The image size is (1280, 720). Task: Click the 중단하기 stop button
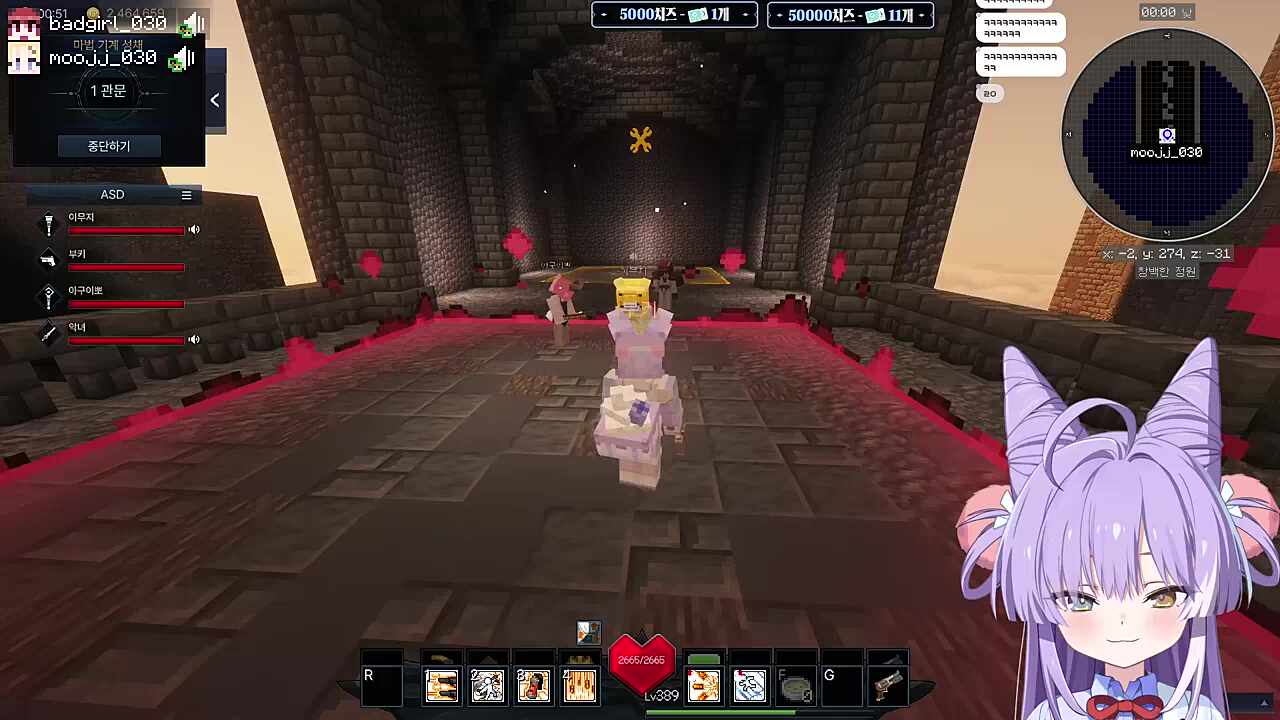[x=108, y=146]
